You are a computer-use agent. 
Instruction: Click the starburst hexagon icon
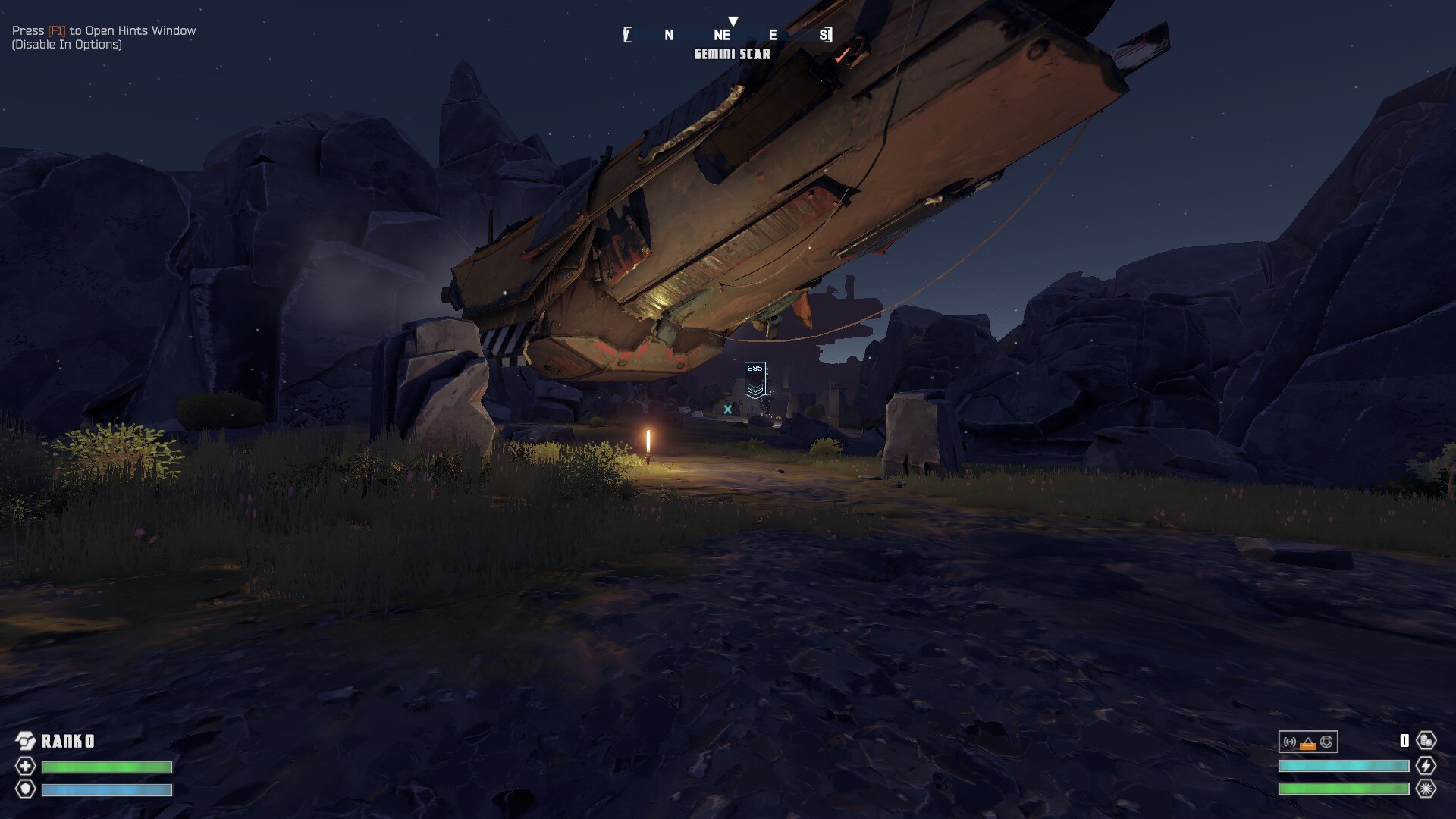[1426, 789]
